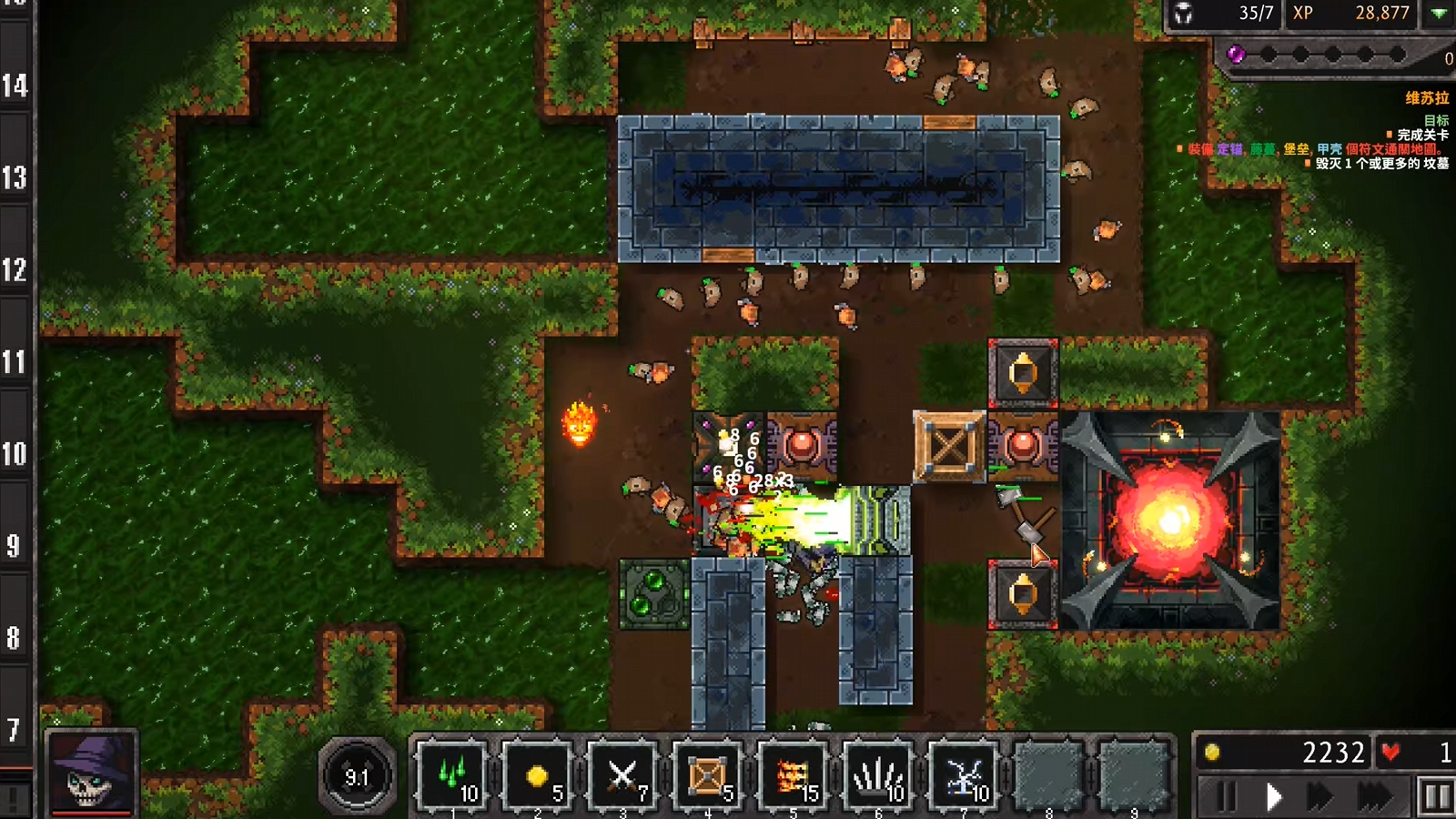Click the round wave countdown timer button
This screenshot has height=819, width=1456.
pyautogui.click(x=357, y=776)
